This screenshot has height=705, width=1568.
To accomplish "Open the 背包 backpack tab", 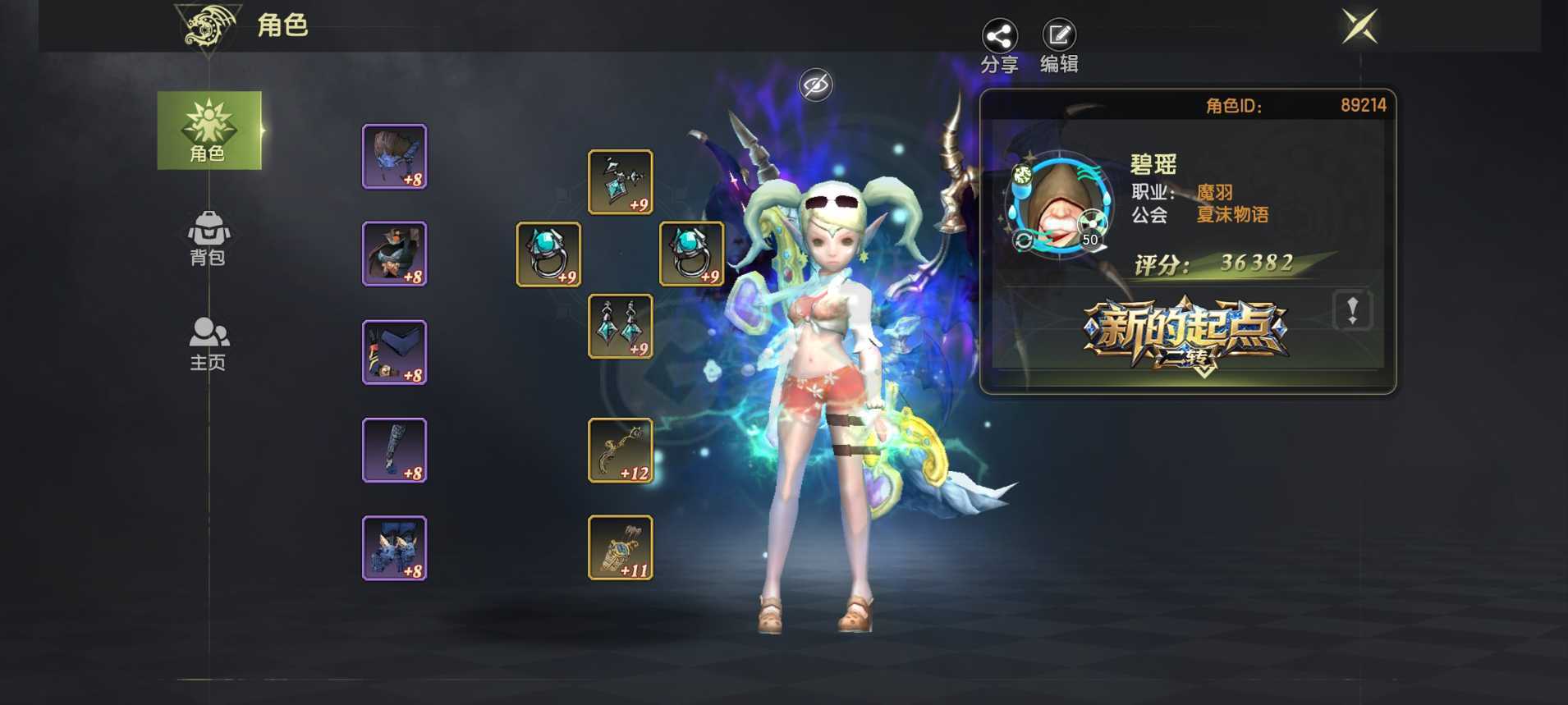I will pos(208,238).
